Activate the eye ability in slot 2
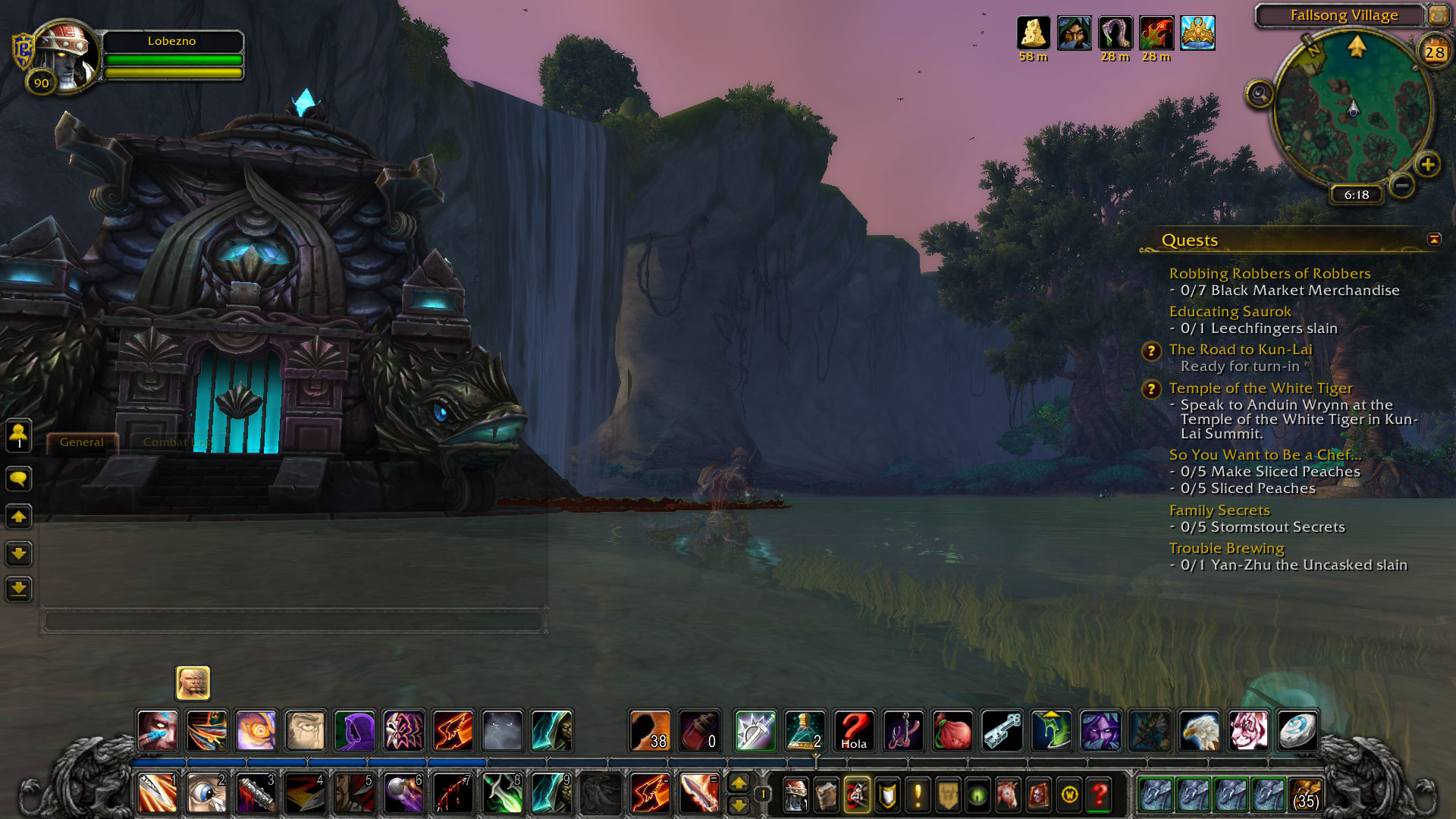 (x=206, y=793)
